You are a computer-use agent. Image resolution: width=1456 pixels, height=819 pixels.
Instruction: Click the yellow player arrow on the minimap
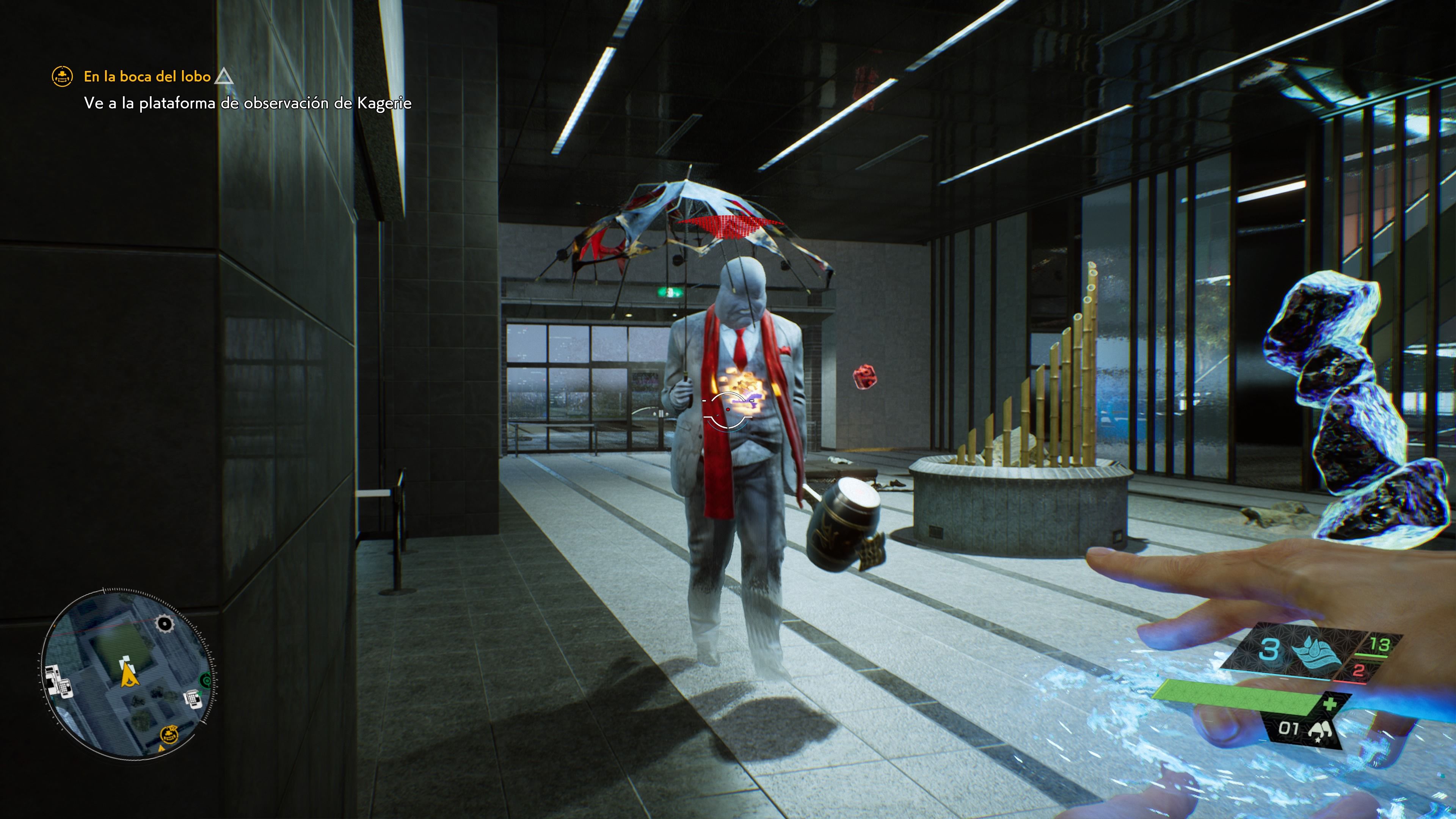[x=129, y=674]
